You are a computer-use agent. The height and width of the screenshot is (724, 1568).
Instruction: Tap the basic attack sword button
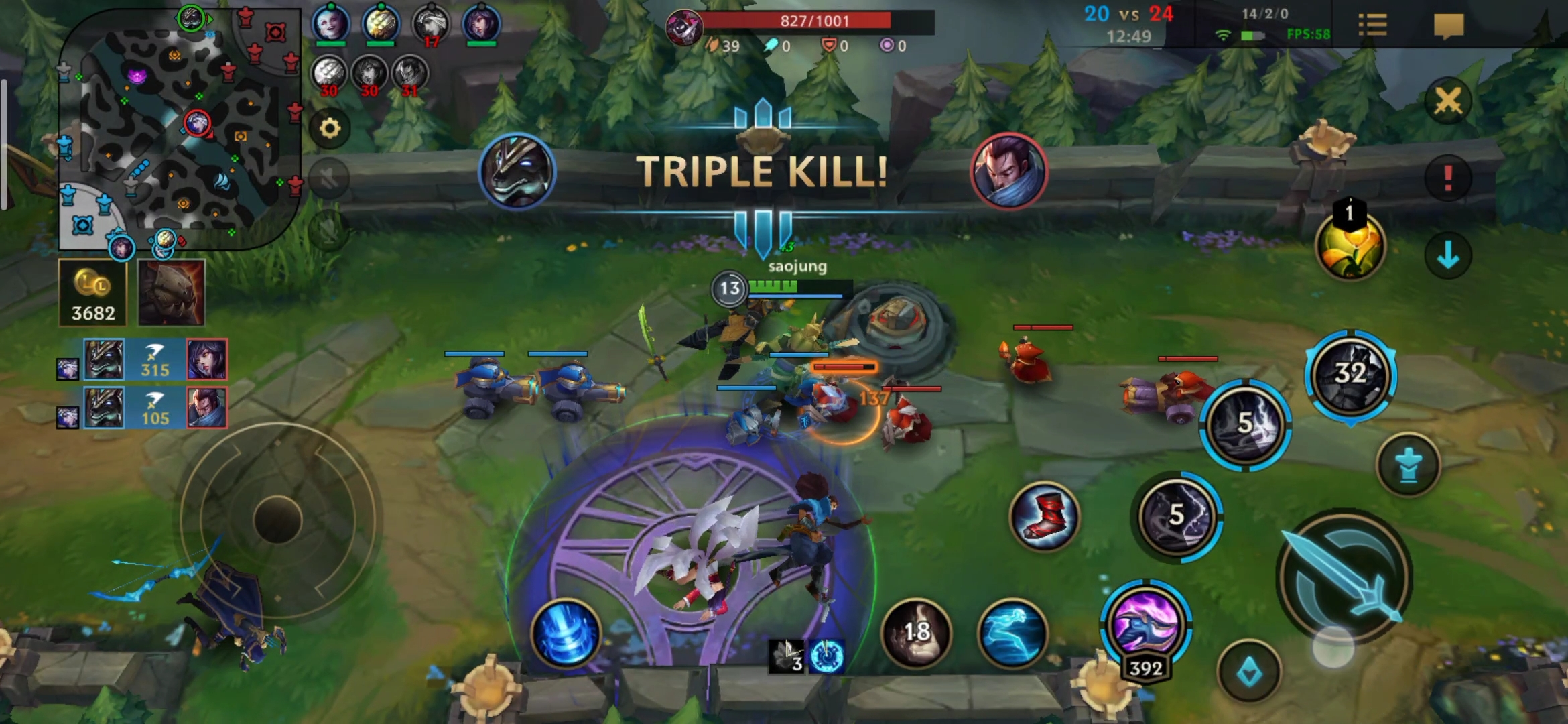point(1344,578)
